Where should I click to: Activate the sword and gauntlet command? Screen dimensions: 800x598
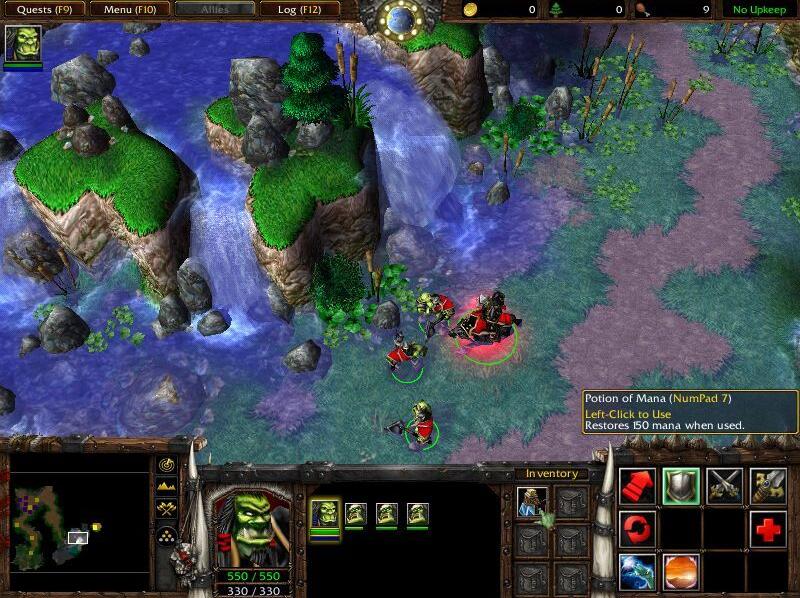(x=768, y=486)
